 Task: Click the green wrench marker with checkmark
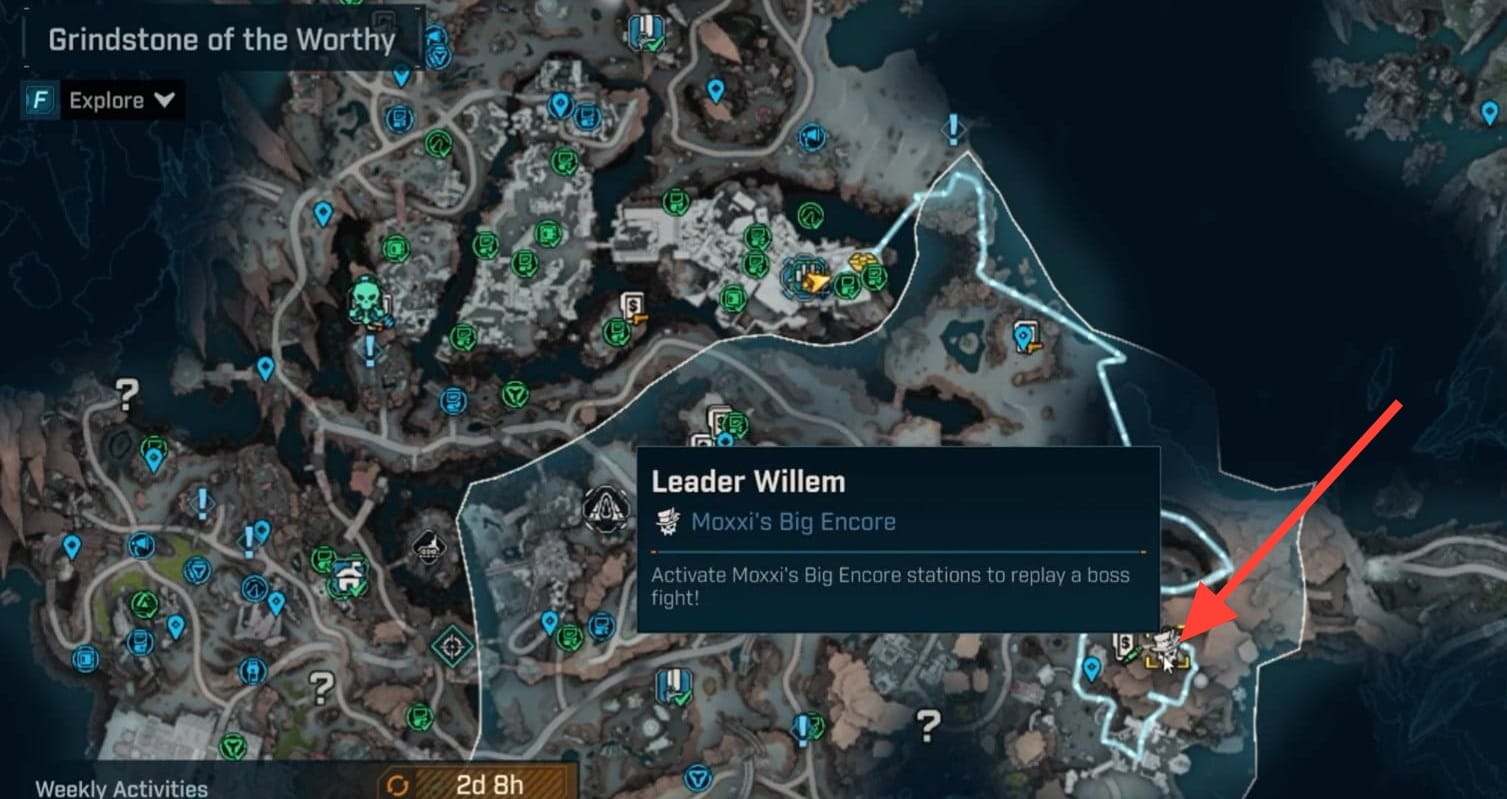(349, 574)
